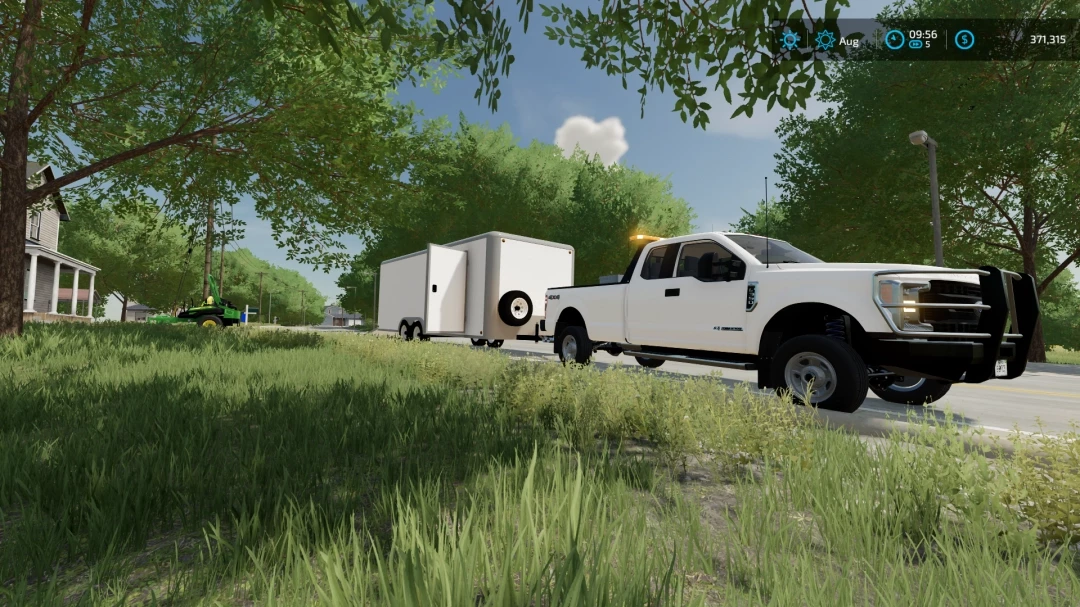Select the August season sun icon

pyautogui.click(x=825, y=40)
